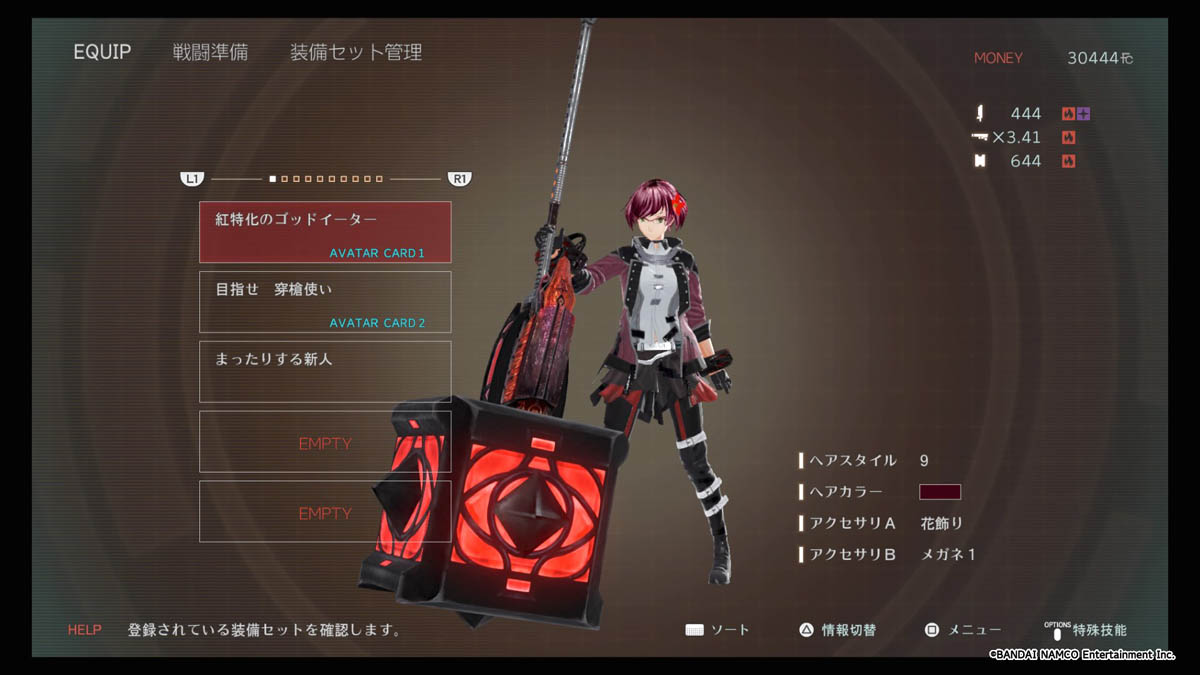Screen dimensions: 1200x675
Task: Choose the アクセサリA 花飾り row
Action: pos(882,523)
